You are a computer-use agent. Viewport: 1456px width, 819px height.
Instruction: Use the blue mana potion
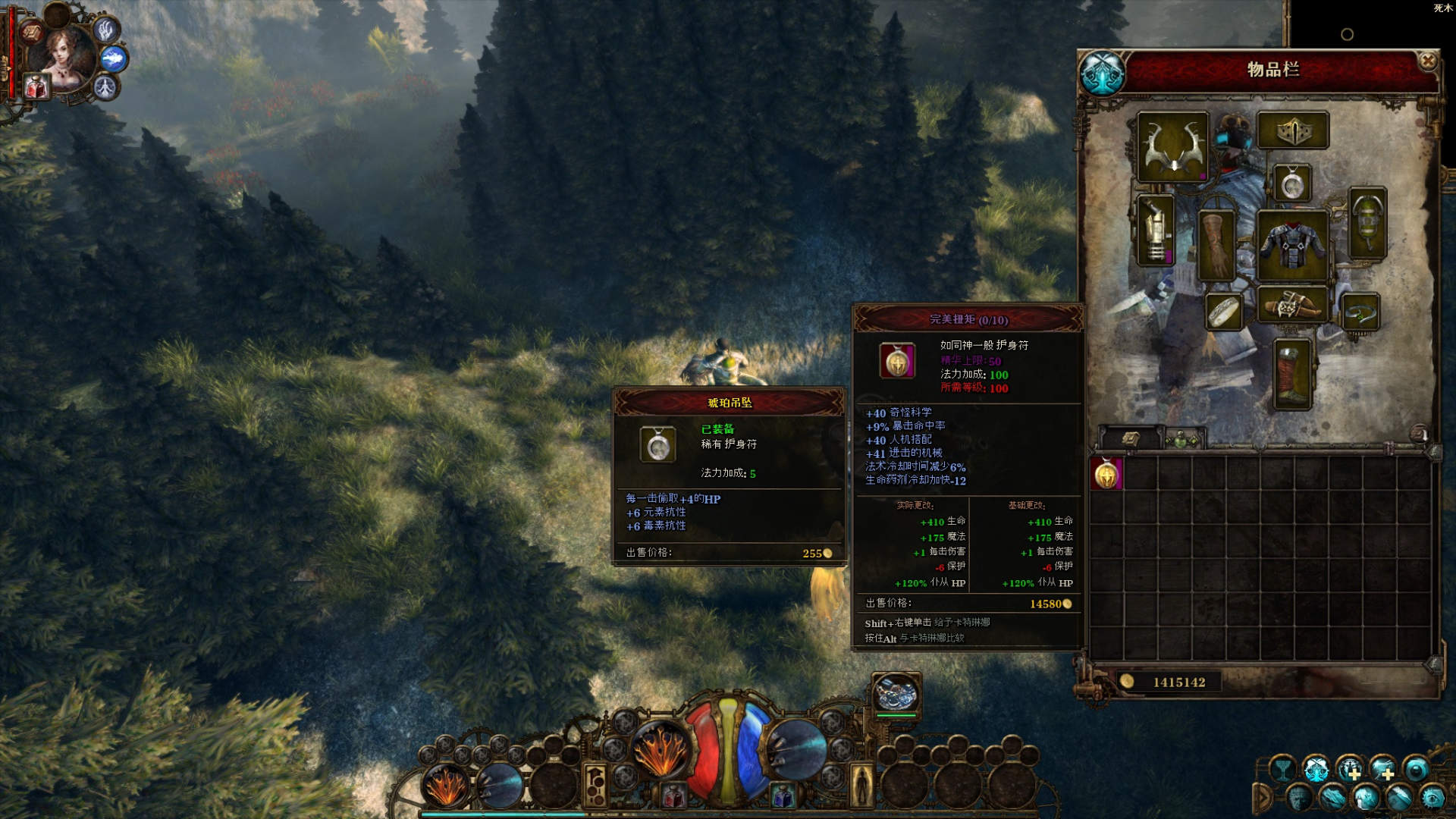click(782, 795)
